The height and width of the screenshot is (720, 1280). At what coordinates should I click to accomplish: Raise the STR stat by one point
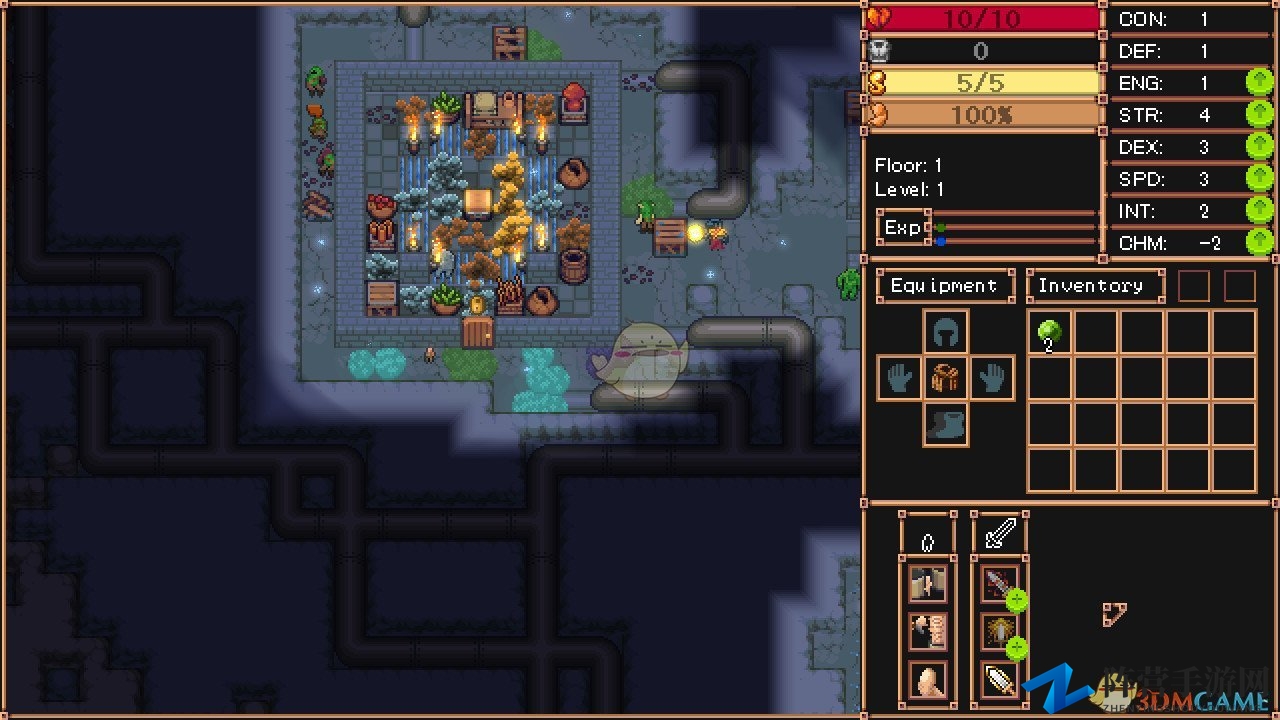1259,114
